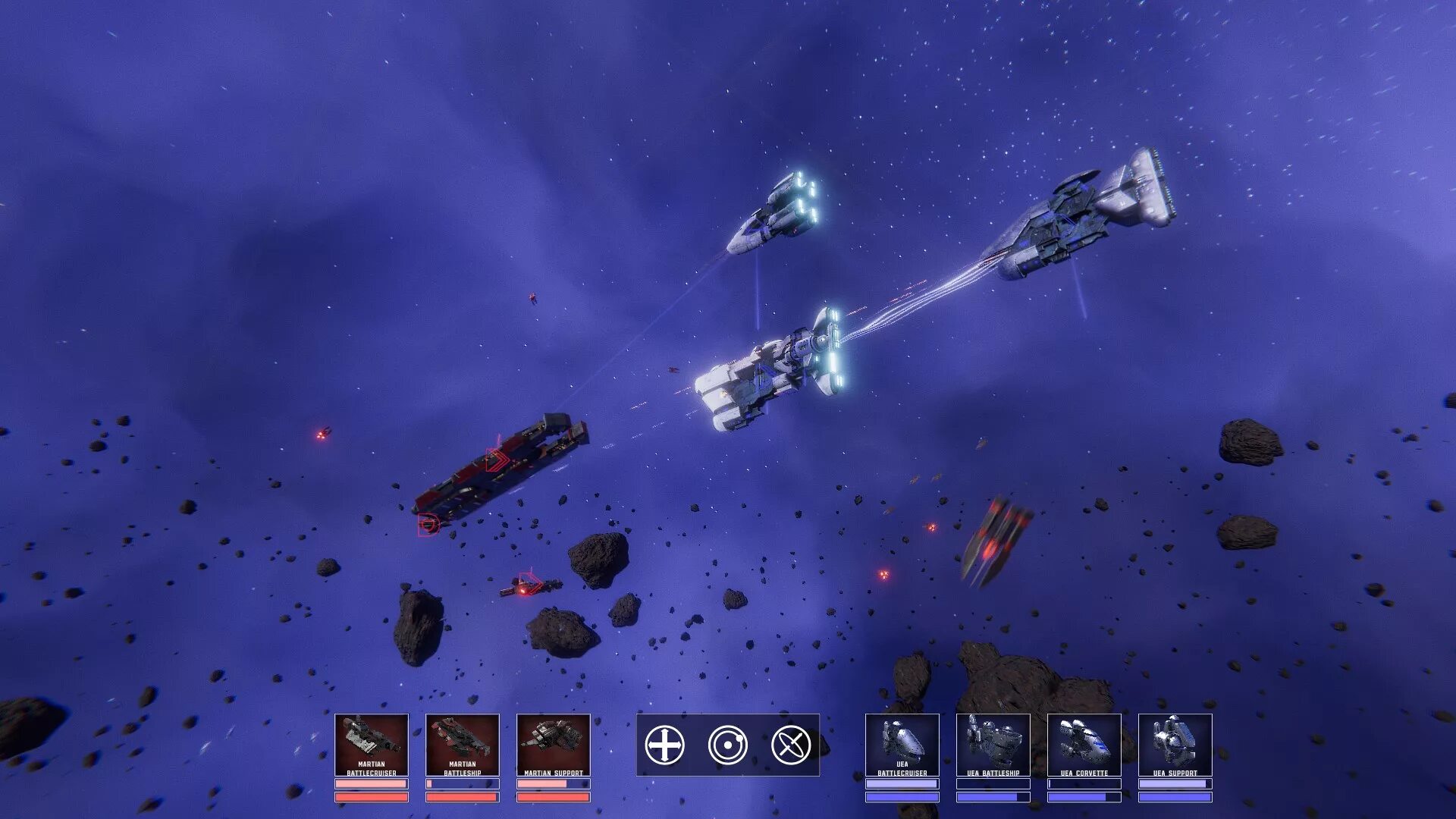
Task: Activate the four-arrow move camera control
Action: [664, 745]
